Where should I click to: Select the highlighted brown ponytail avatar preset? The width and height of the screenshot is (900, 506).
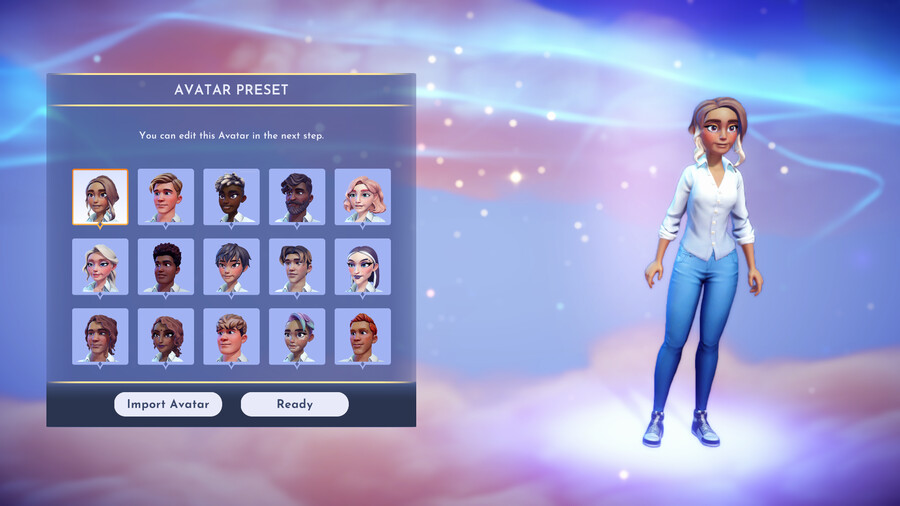click(100, 197)
